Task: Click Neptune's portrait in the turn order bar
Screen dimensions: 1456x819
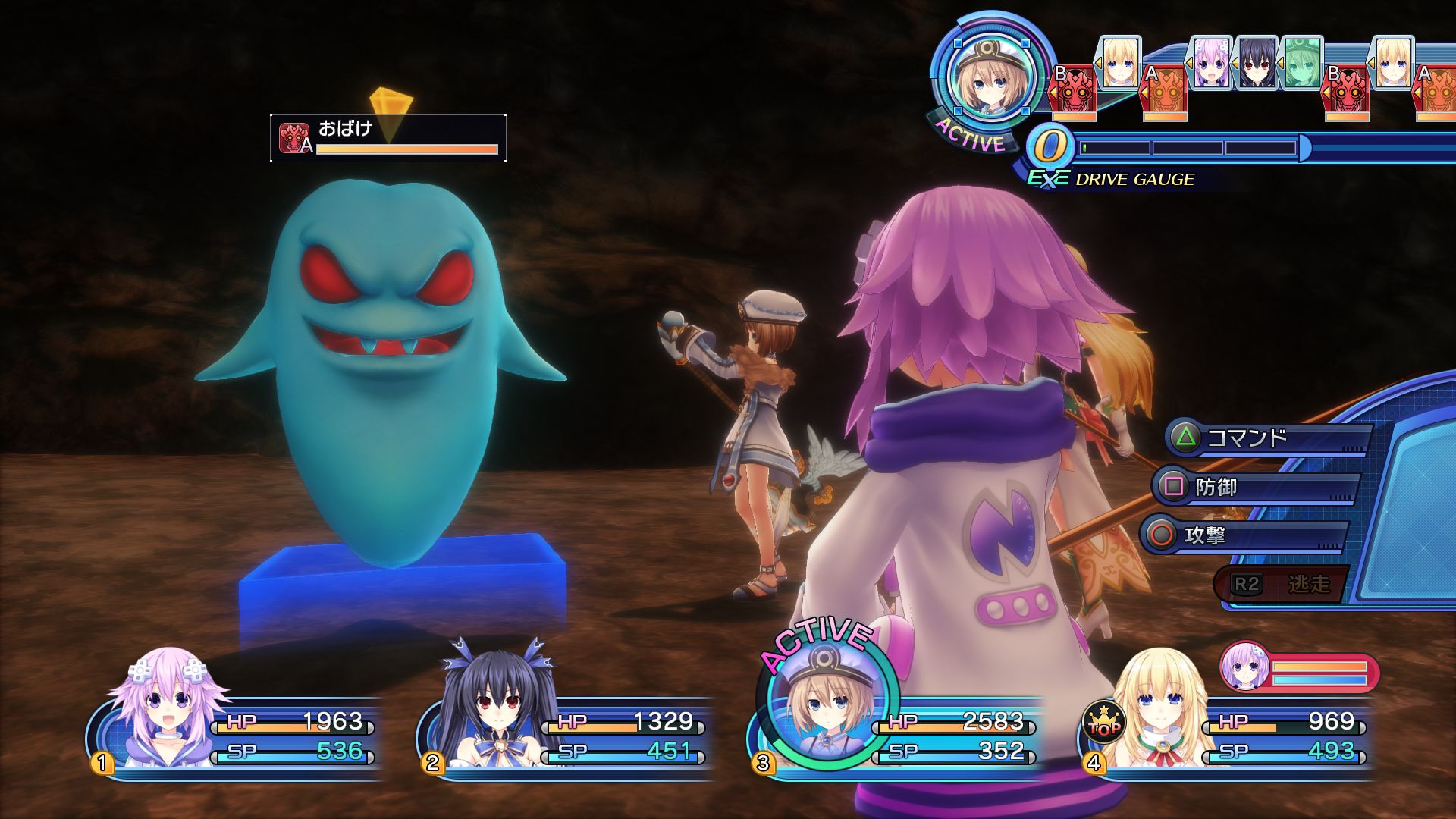Action: pos(1211,64)
